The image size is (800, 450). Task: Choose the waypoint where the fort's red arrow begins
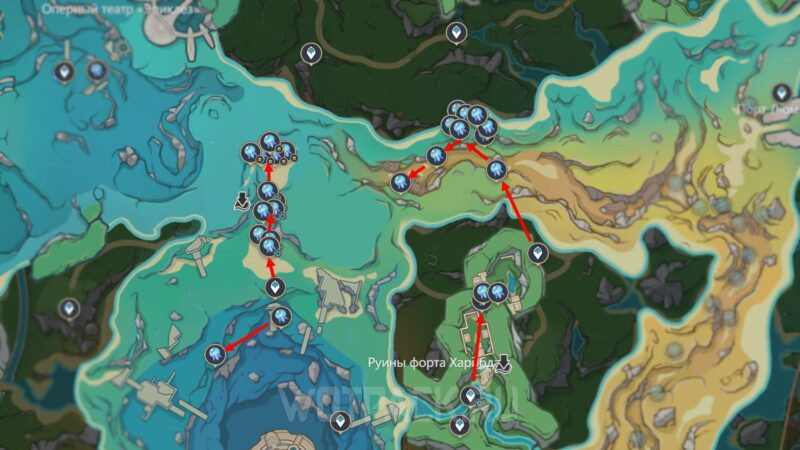pos(469,396)
